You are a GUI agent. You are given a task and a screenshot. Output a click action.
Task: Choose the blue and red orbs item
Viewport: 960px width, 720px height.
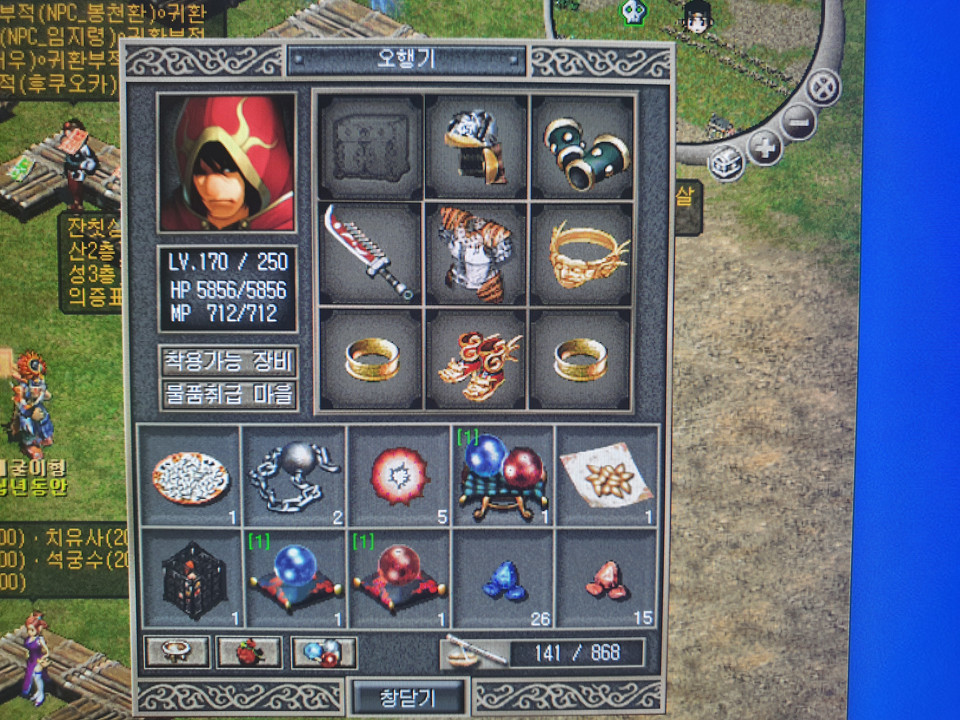pos(503,474)
